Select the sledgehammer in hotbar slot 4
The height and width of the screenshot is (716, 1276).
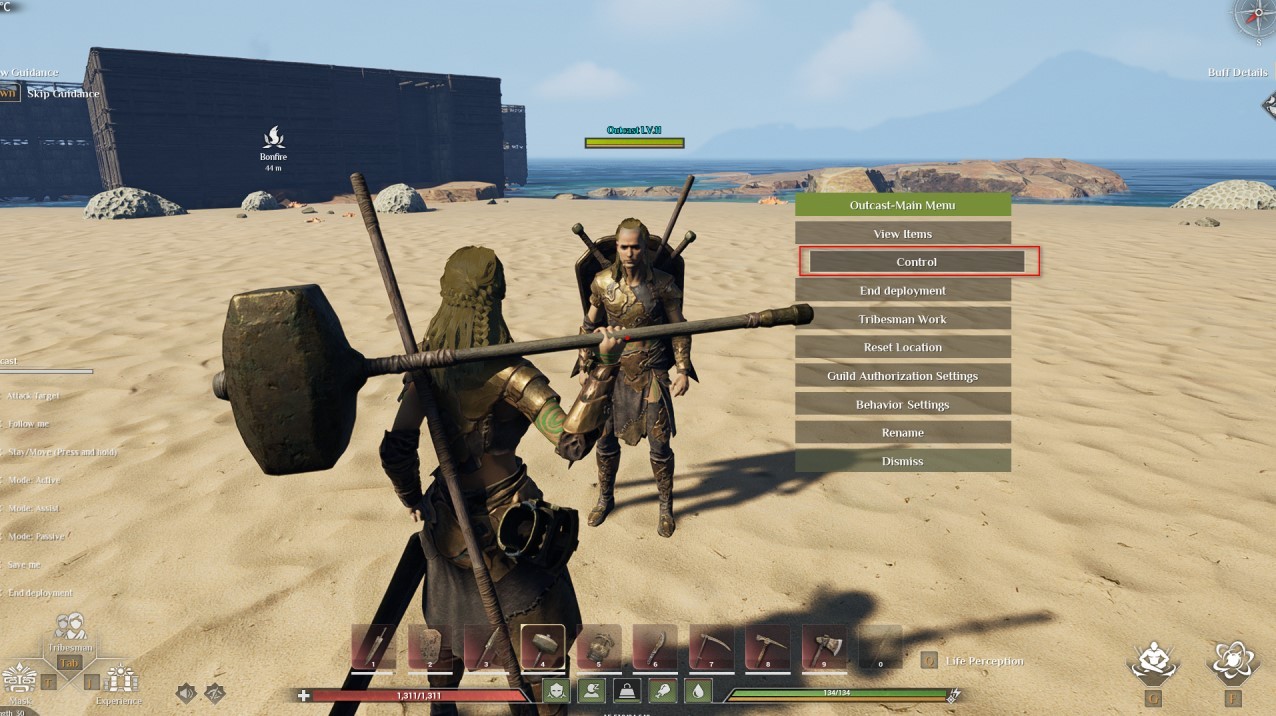pos(542,647)
